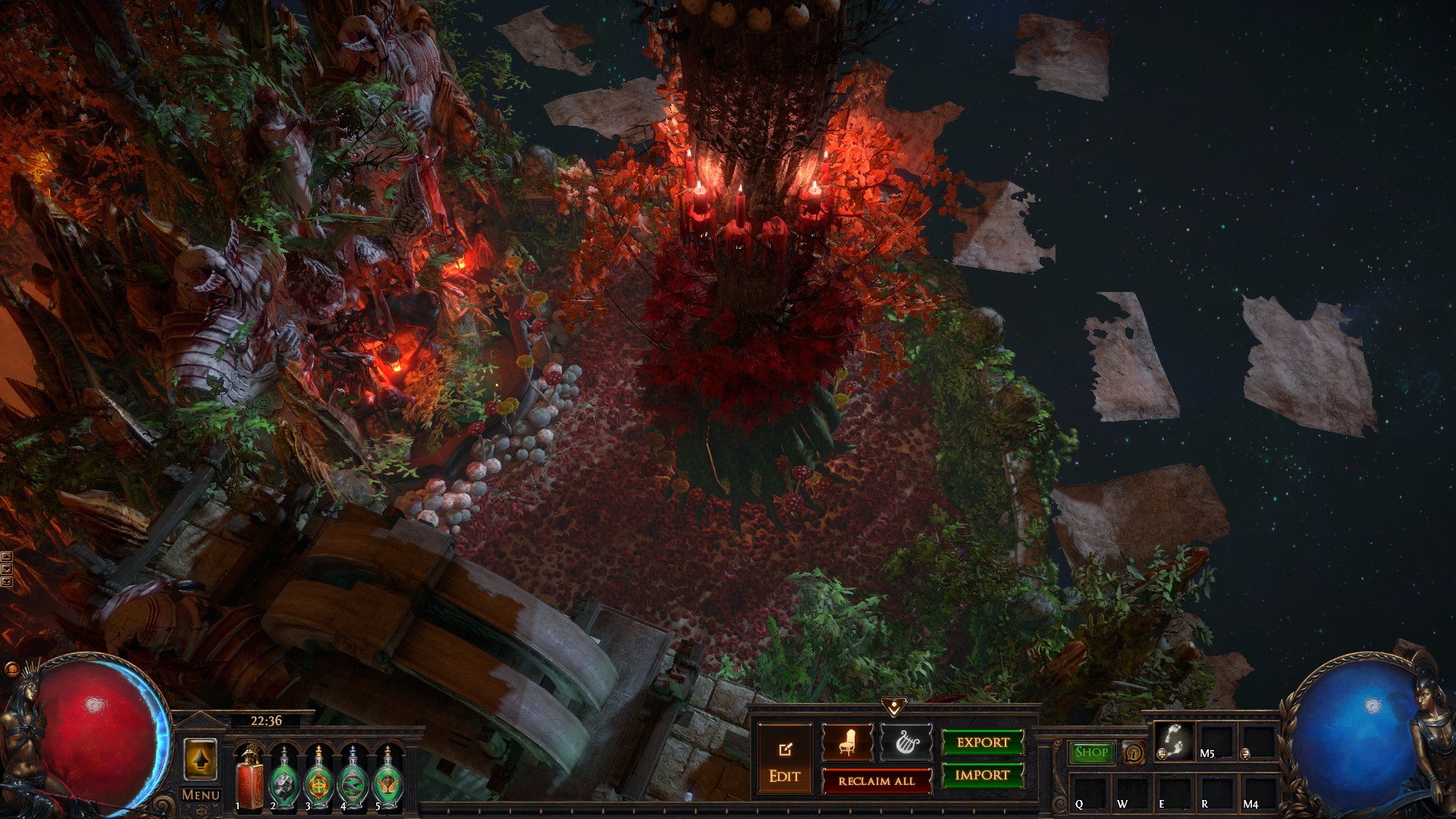Open the Menu button
This screenshot has height=819, width=1456.
[200, 795]
